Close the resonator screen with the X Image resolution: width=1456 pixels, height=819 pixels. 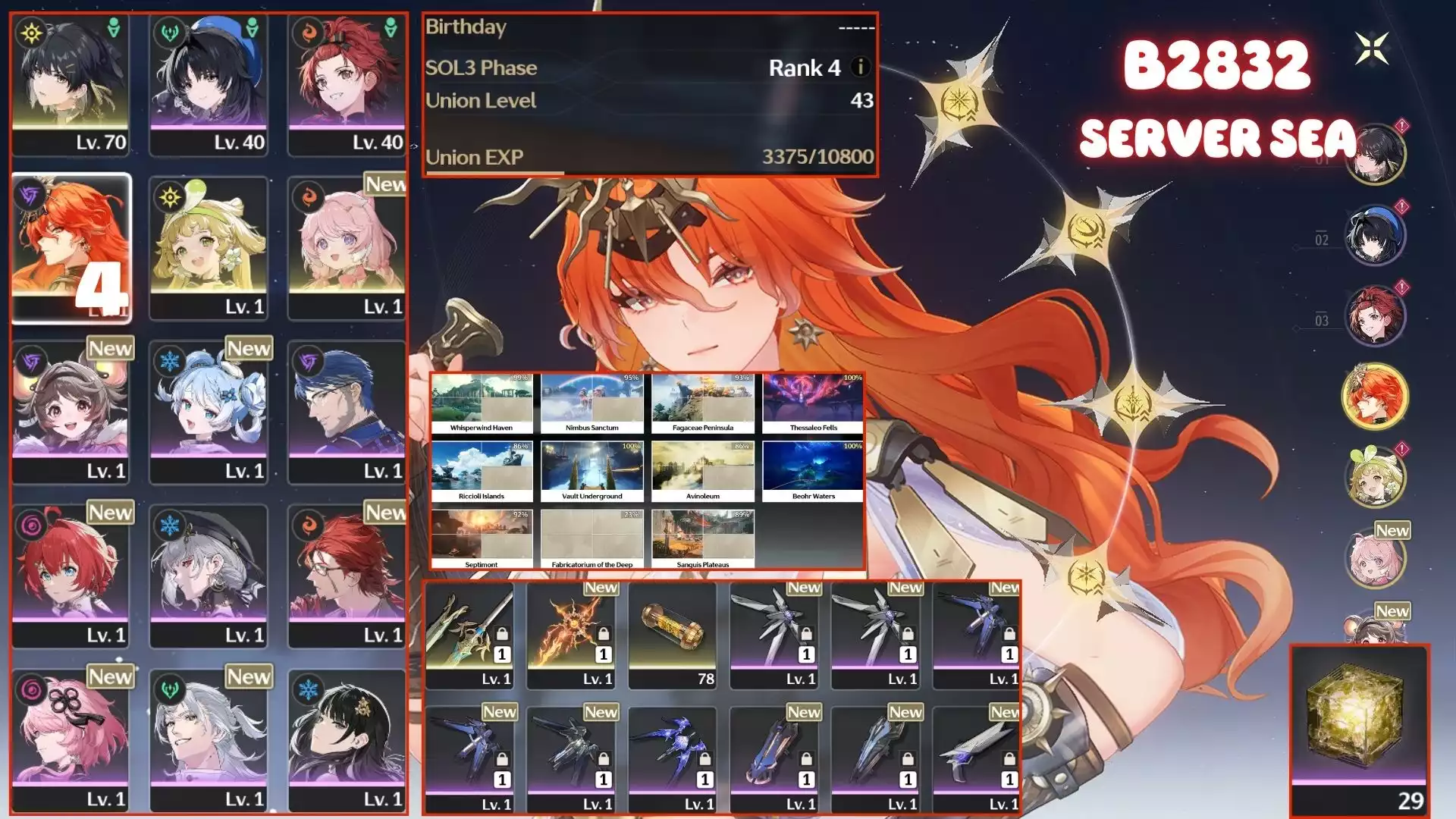(x=1372, y=49)
